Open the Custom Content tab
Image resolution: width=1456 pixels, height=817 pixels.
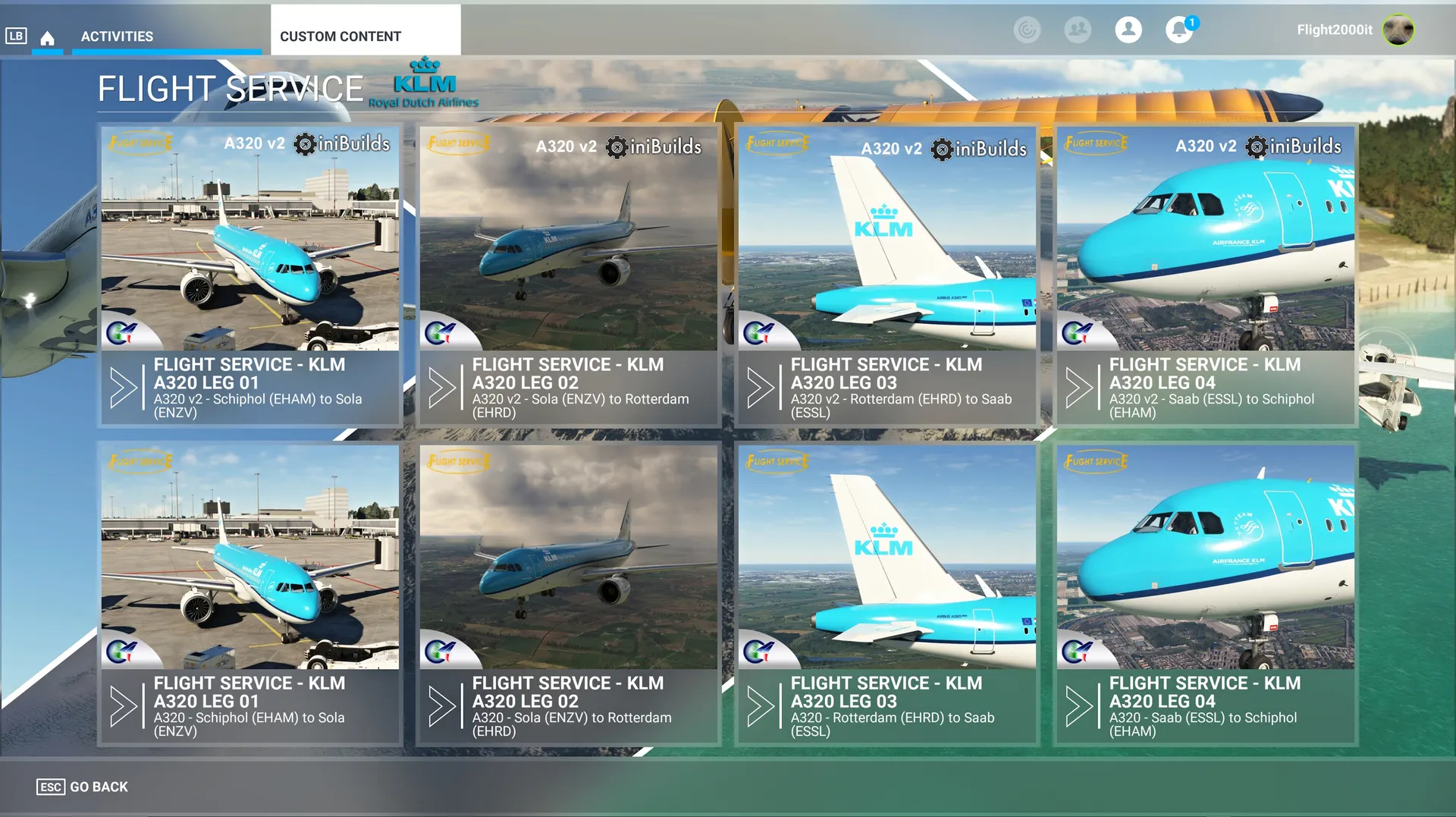click(x=340, y=36)
